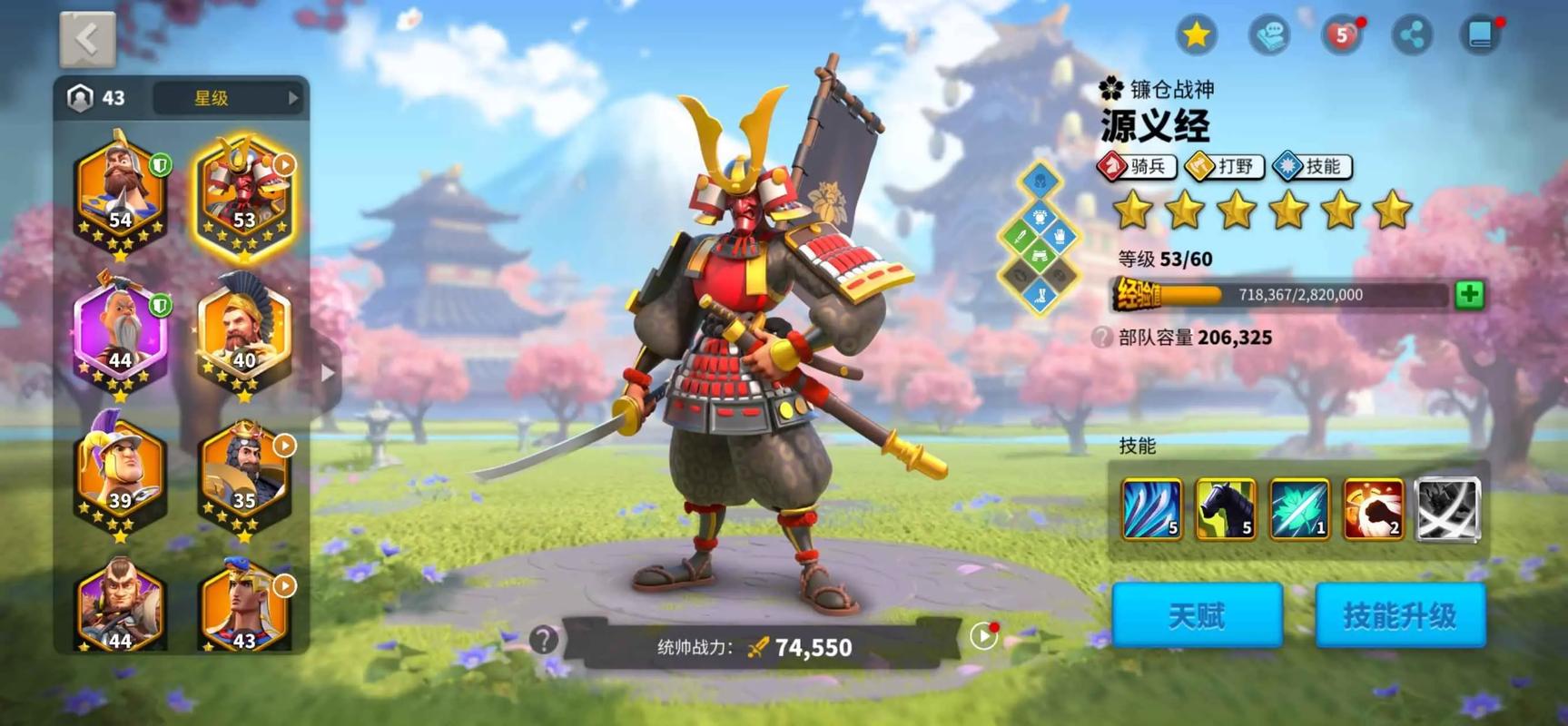This screenshot has height=726, width=1568.
Task: Select the 打野 peacekeeping specialty tag
Action: 1225,166
